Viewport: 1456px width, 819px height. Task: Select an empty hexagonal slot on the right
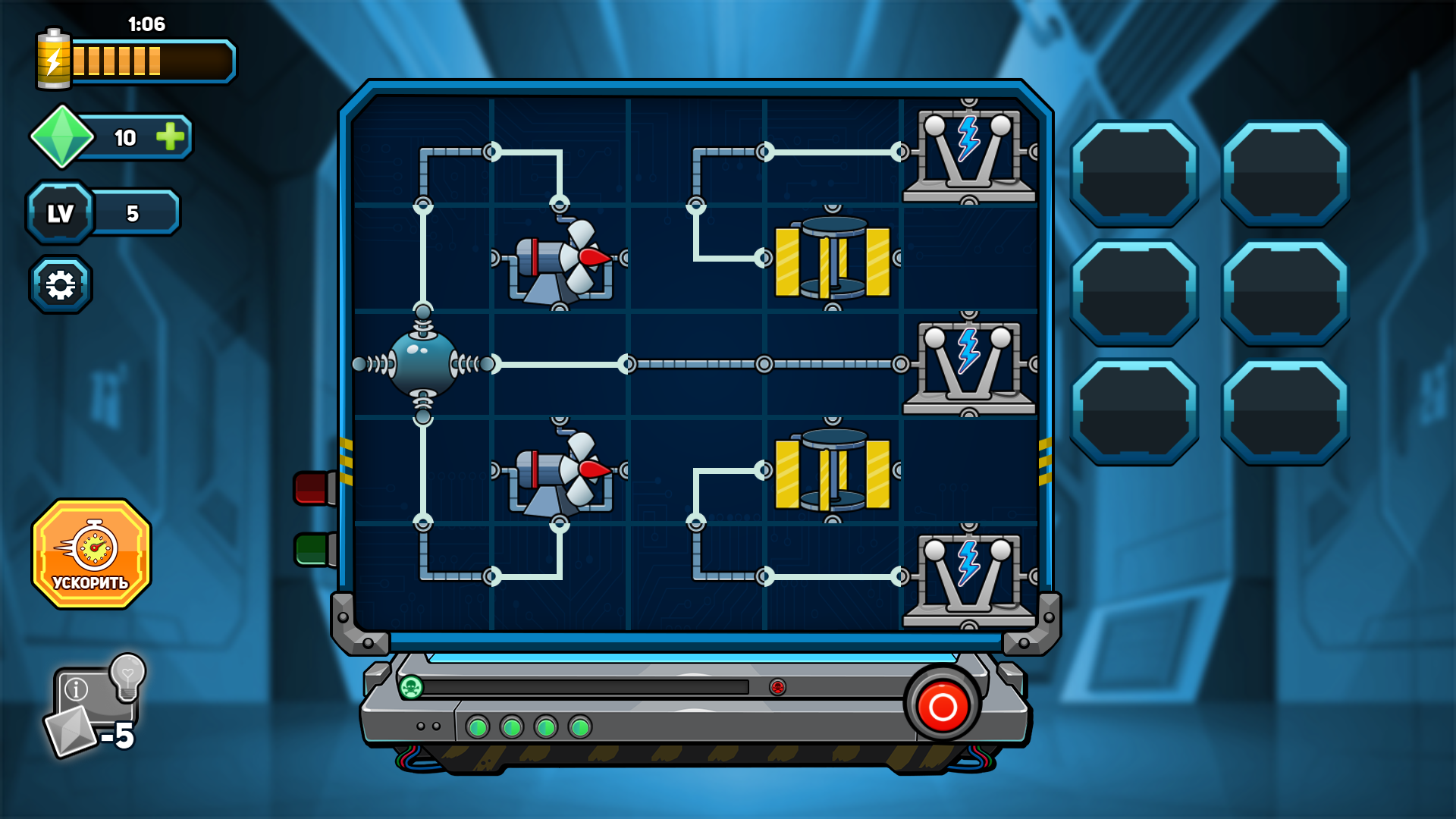pyautogui.click(x=1133, y=171)
